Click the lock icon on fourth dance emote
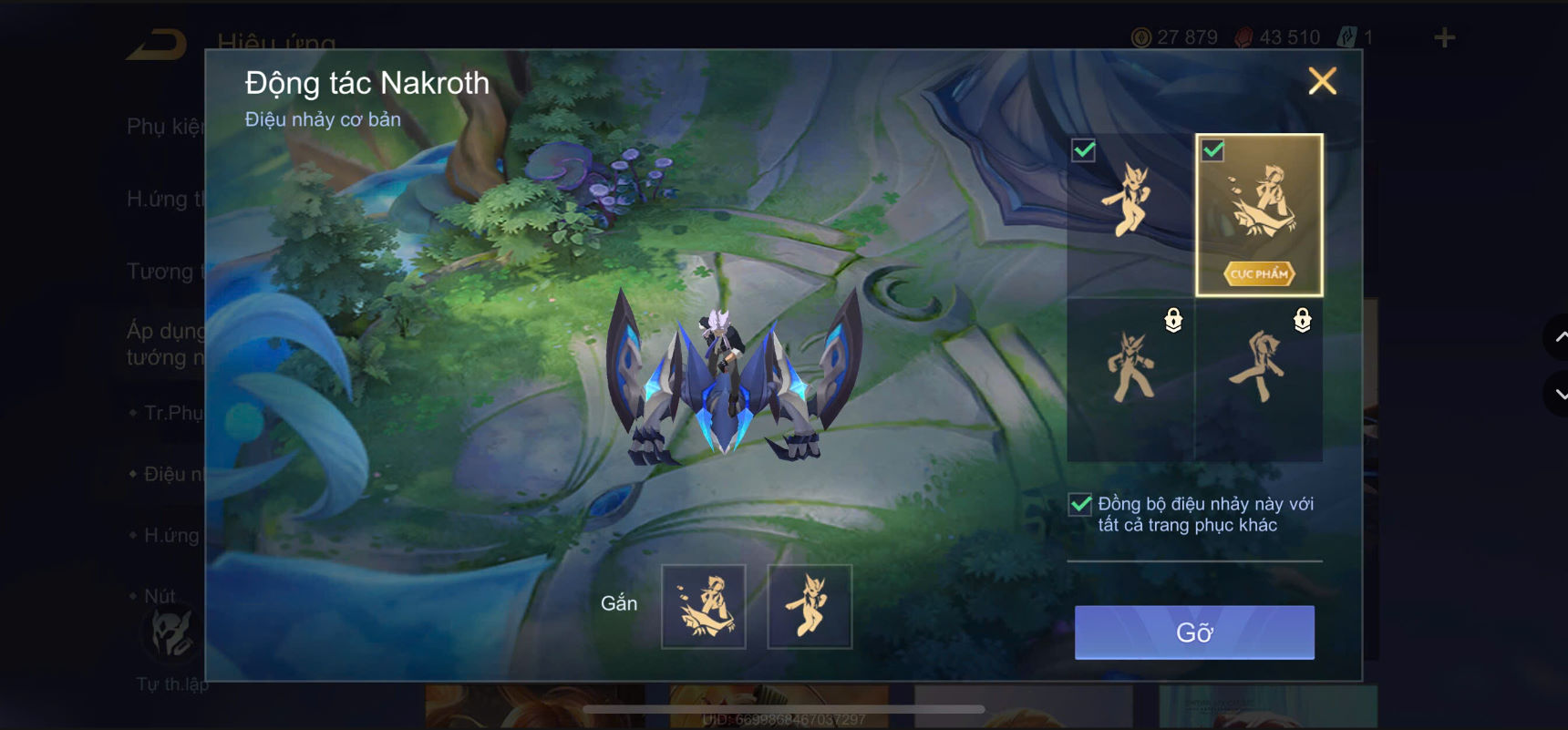This screenshot has height=730, width=1568. 1303,321
